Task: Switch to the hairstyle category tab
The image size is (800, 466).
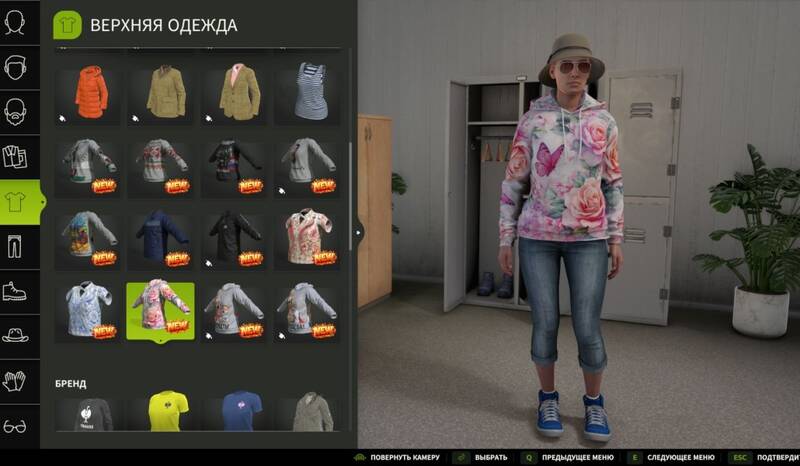Action: tap(16, 68)
